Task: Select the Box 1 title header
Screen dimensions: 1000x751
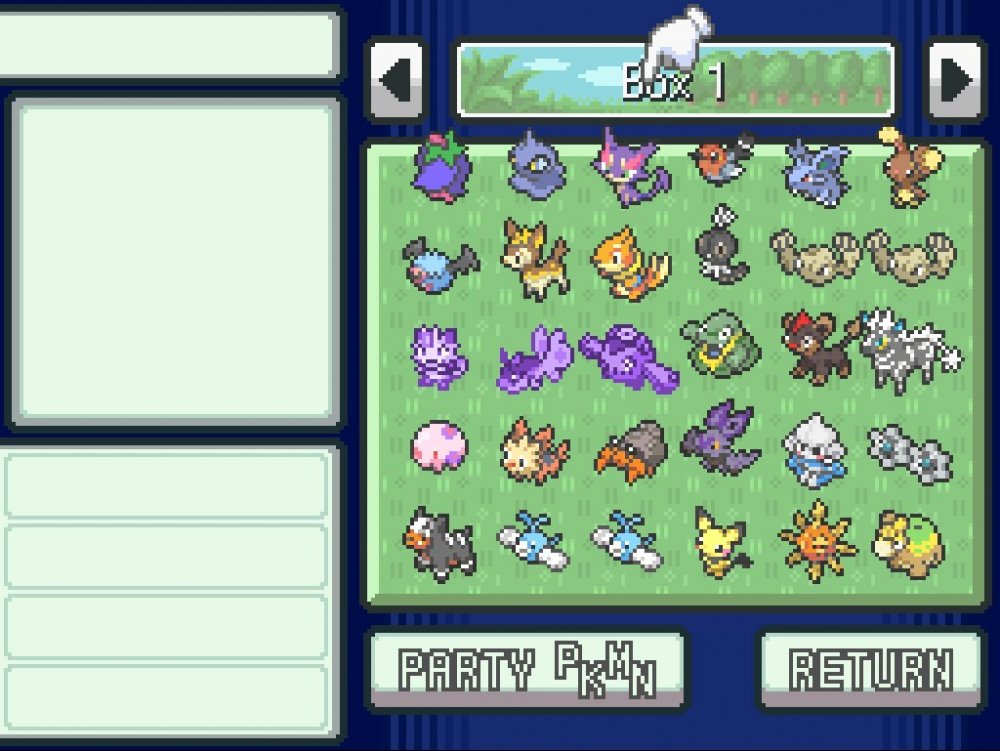Action: pyautogui.click(x=675, y=80)
